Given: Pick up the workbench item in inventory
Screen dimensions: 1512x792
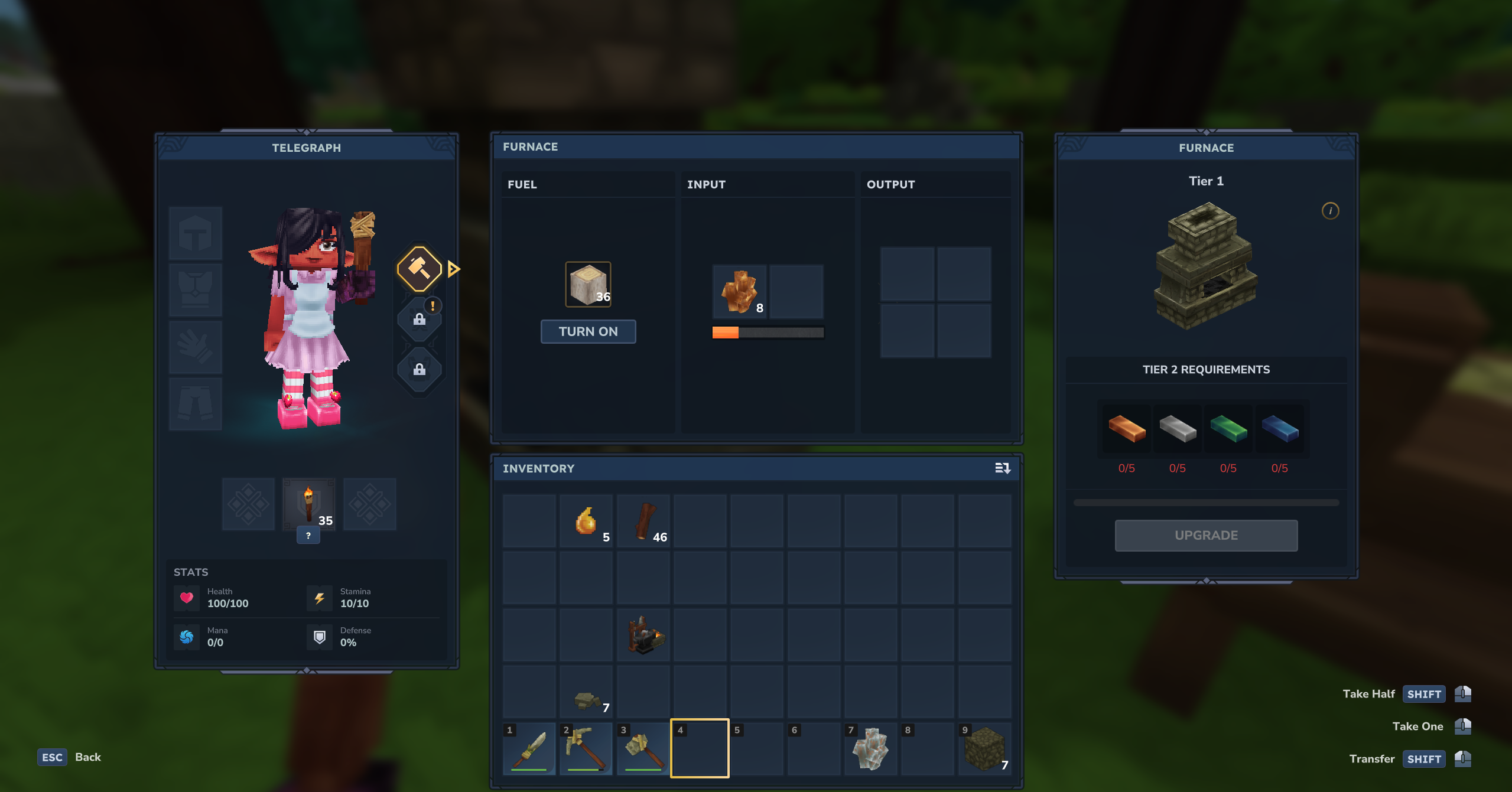Looking at the screenshot, I should click(643, 635).
